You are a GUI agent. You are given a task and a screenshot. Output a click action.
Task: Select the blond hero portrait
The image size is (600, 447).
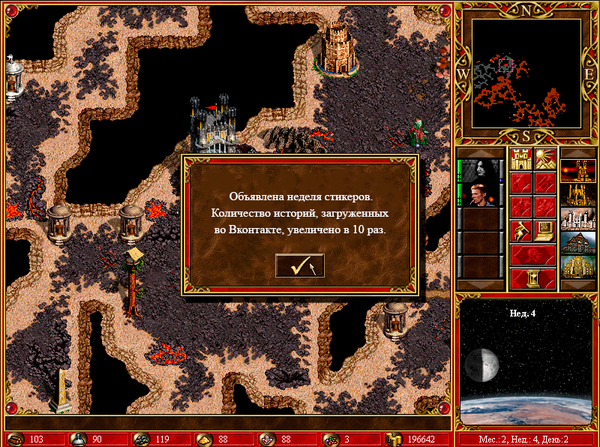[482, 194]
